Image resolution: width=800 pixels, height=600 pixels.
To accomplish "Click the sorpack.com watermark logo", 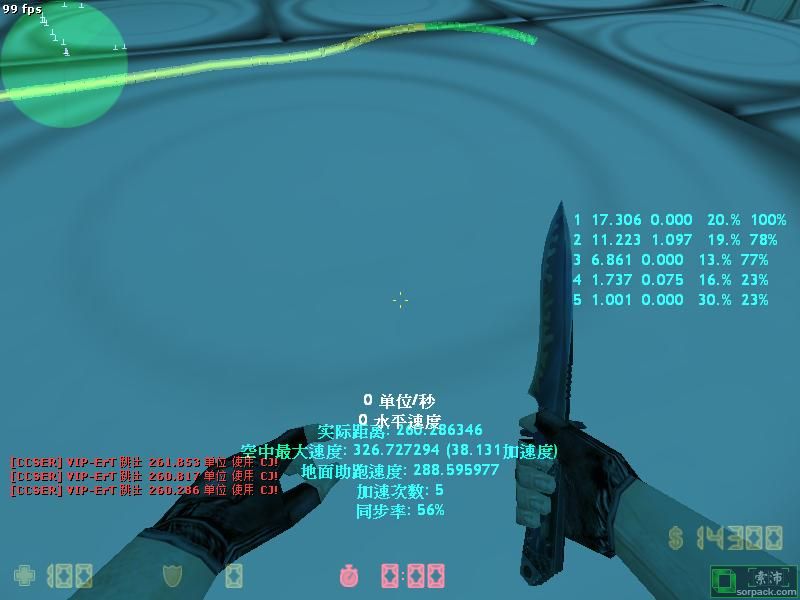I will [752, 581].
